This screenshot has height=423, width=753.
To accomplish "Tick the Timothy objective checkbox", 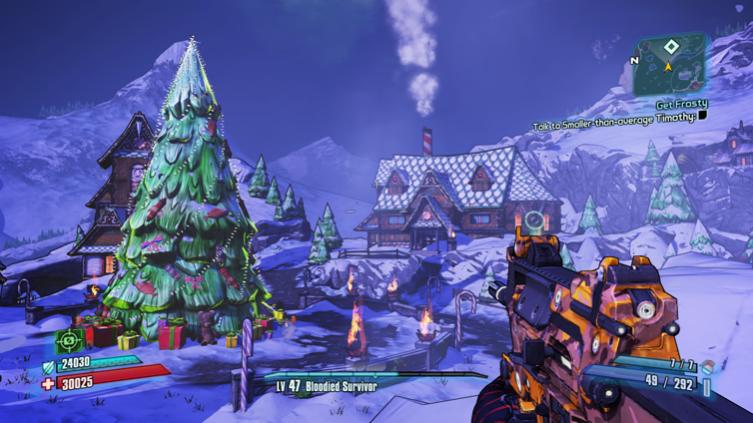I will [702, 116].
